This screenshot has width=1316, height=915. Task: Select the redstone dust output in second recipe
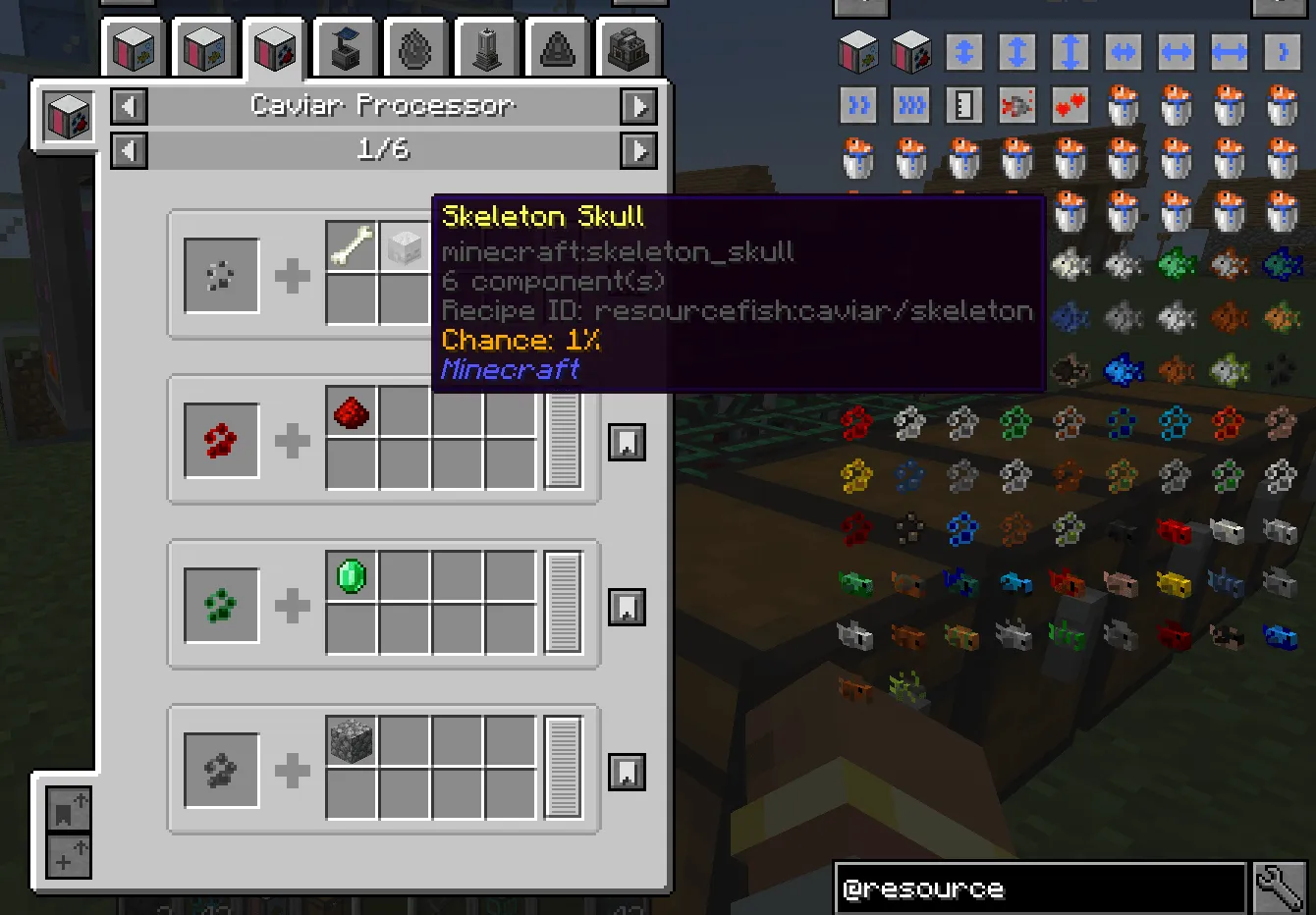point(350,412)
